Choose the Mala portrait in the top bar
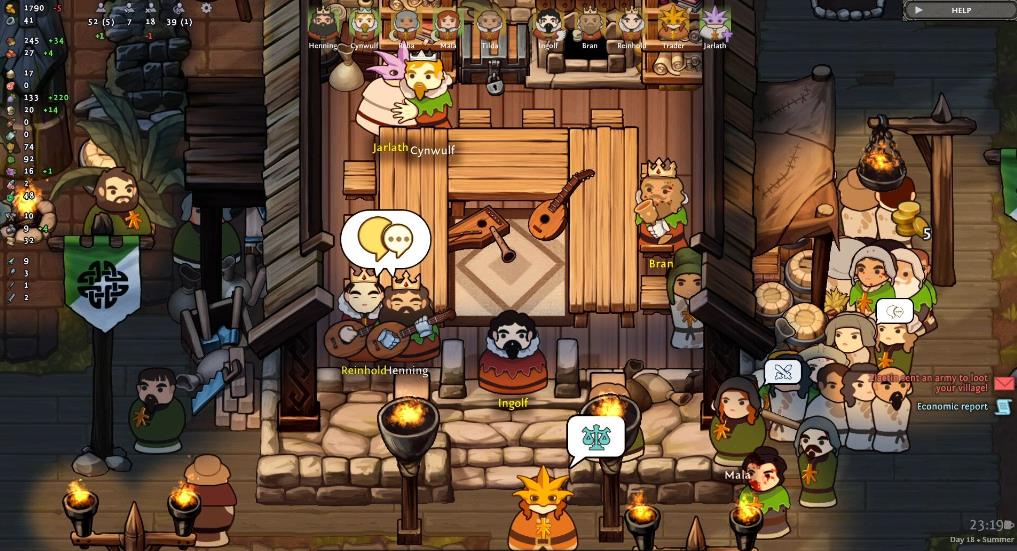This screenshot has height=551, width=1017. tap(446, 24)
